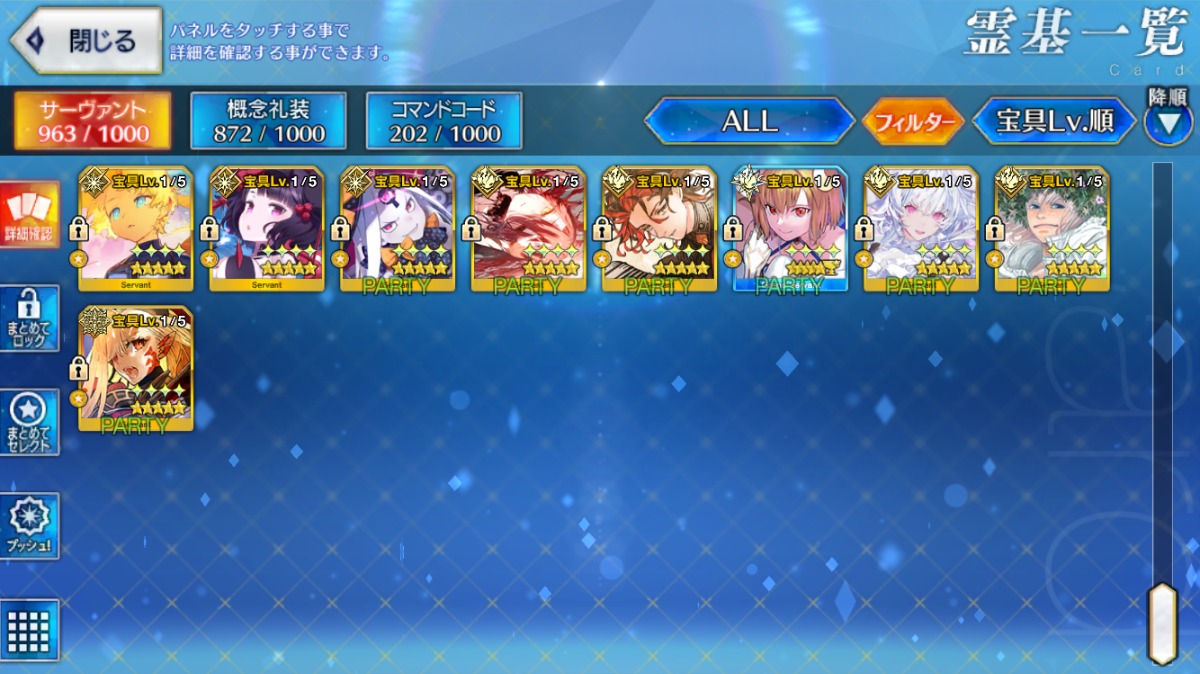The width and height of the screenshot is (1200, 674).
Task: Select the blonde blue-eyed servant card
Action: (136, 229)
